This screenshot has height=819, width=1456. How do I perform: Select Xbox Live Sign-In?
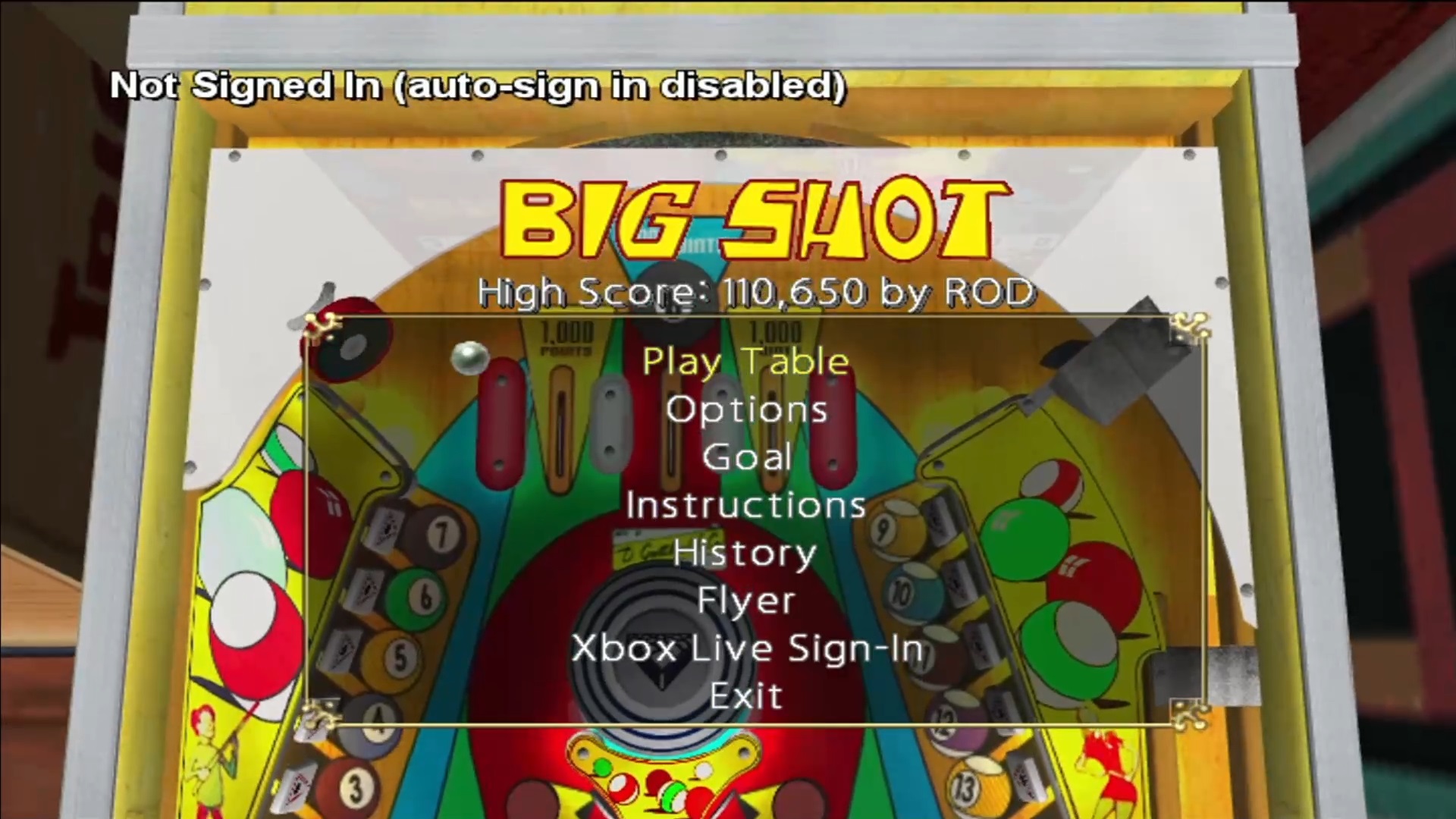(x=747, y=649)
